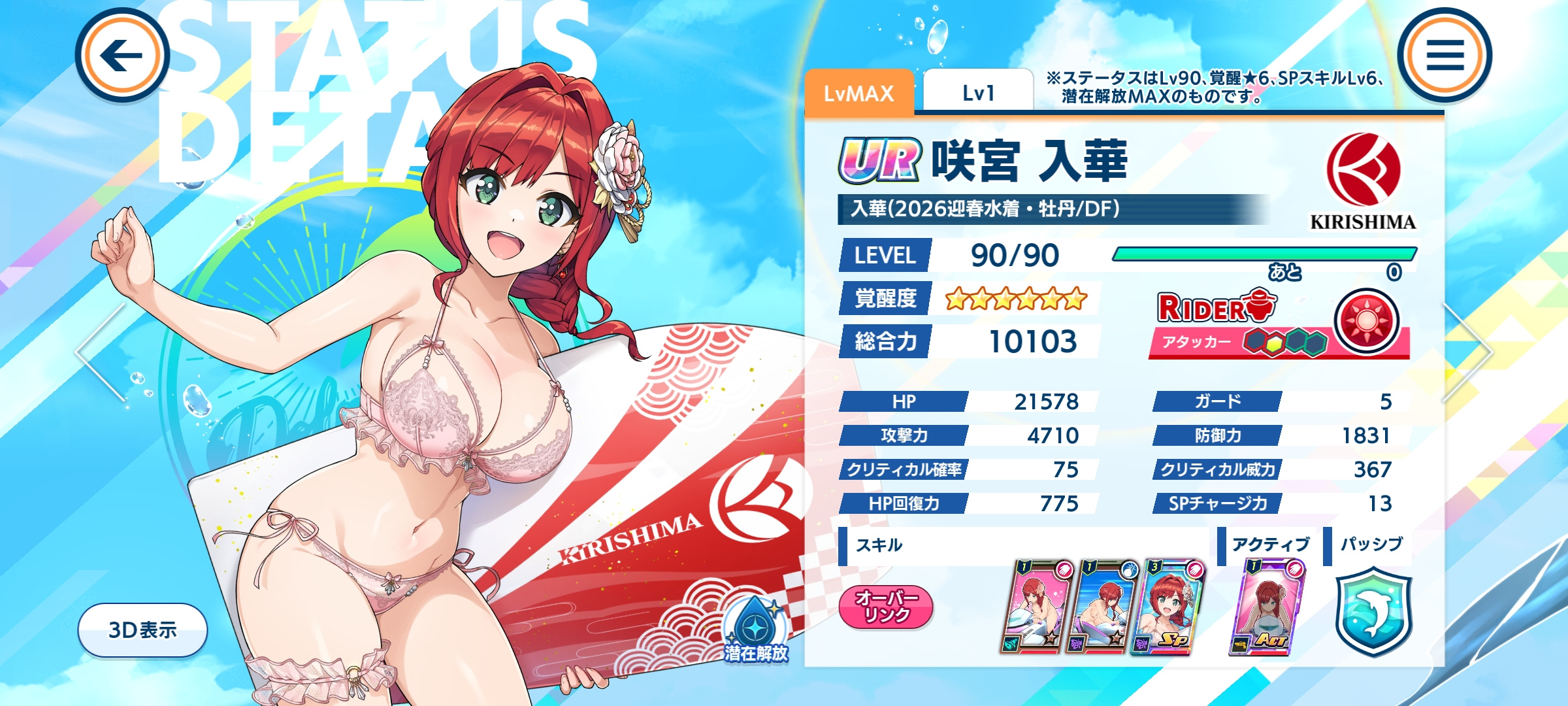Select the blue-framed skill card
The height and width of the screenshot is (706, 1568).
[1103, 607]
